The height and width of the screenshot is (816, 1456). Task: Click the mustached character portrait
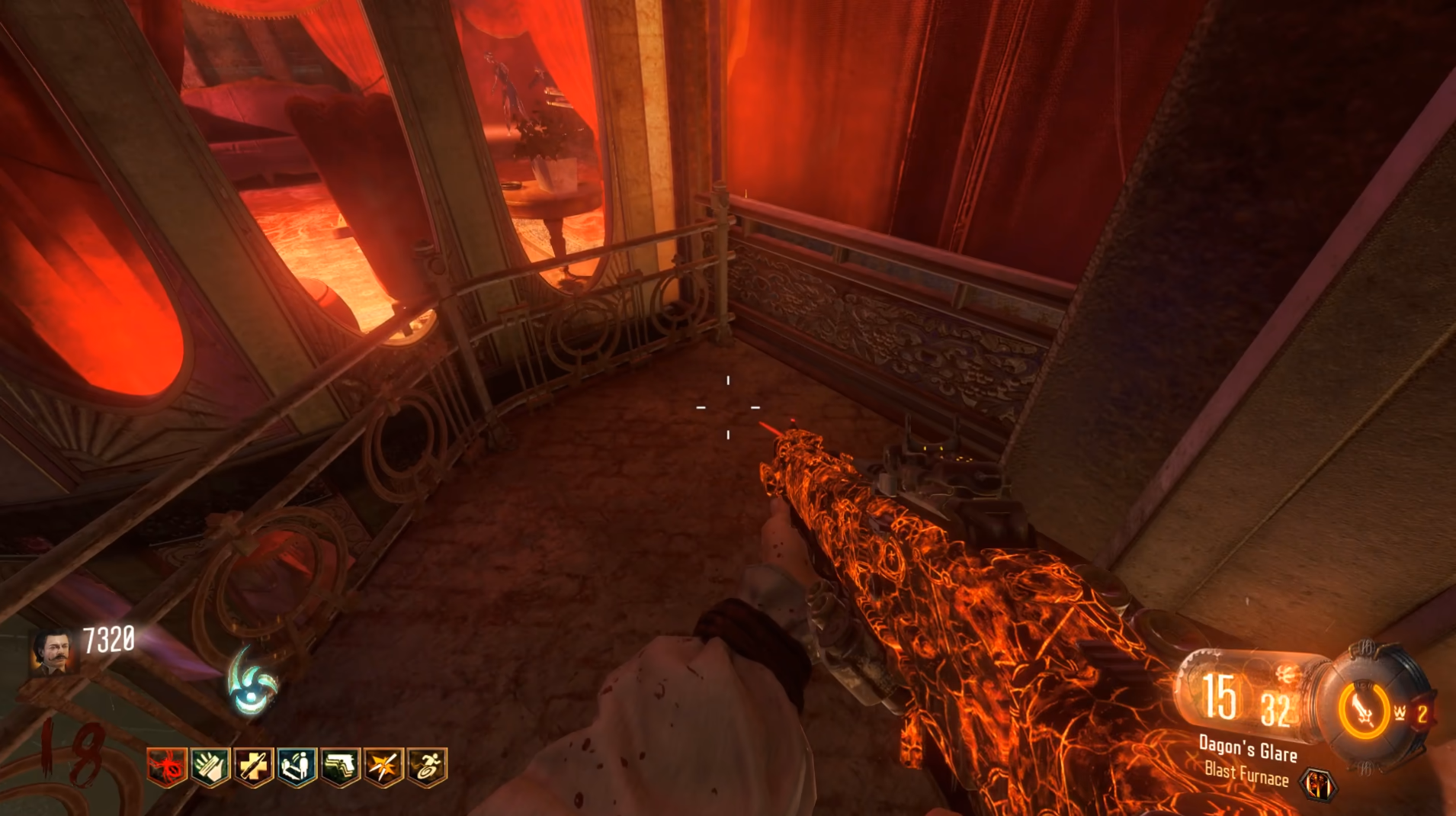pyautogui.click(x=53, y=652)
